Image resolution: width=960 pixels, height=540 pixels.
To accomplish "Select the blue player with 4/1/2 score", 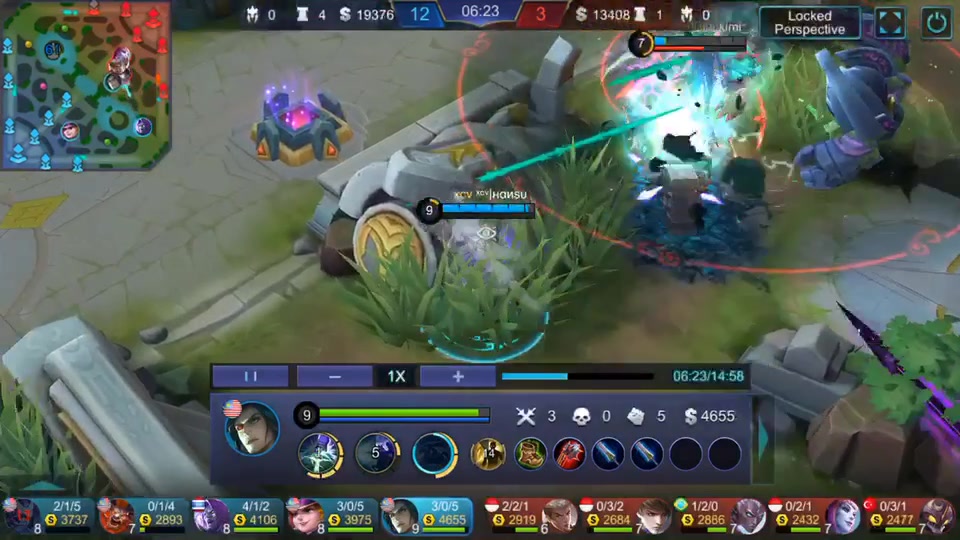I will 238,514.
